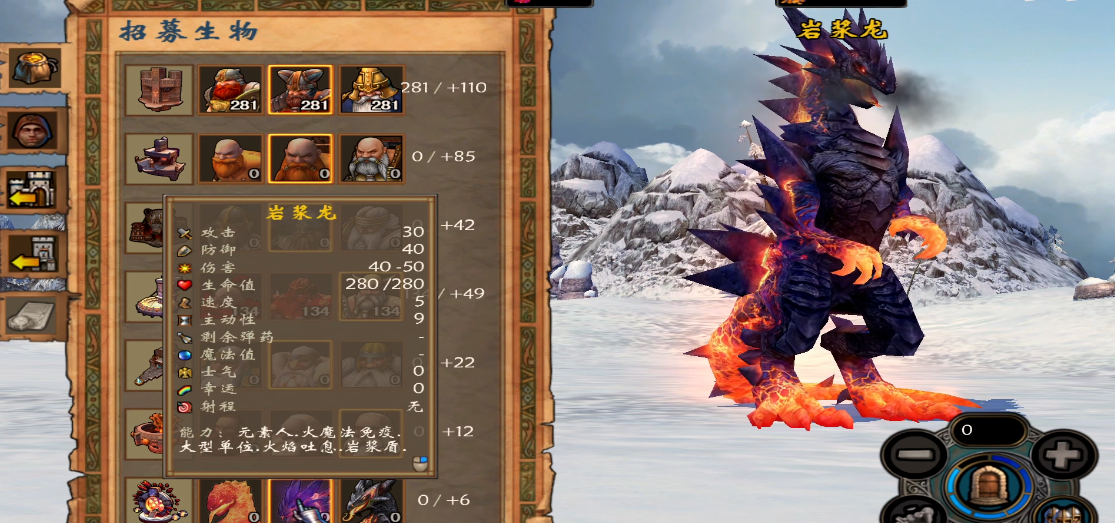Select the first-row horned helmet dwarf with orange border
Viewport: 1115px width, 523px height.
pos(300,90)
